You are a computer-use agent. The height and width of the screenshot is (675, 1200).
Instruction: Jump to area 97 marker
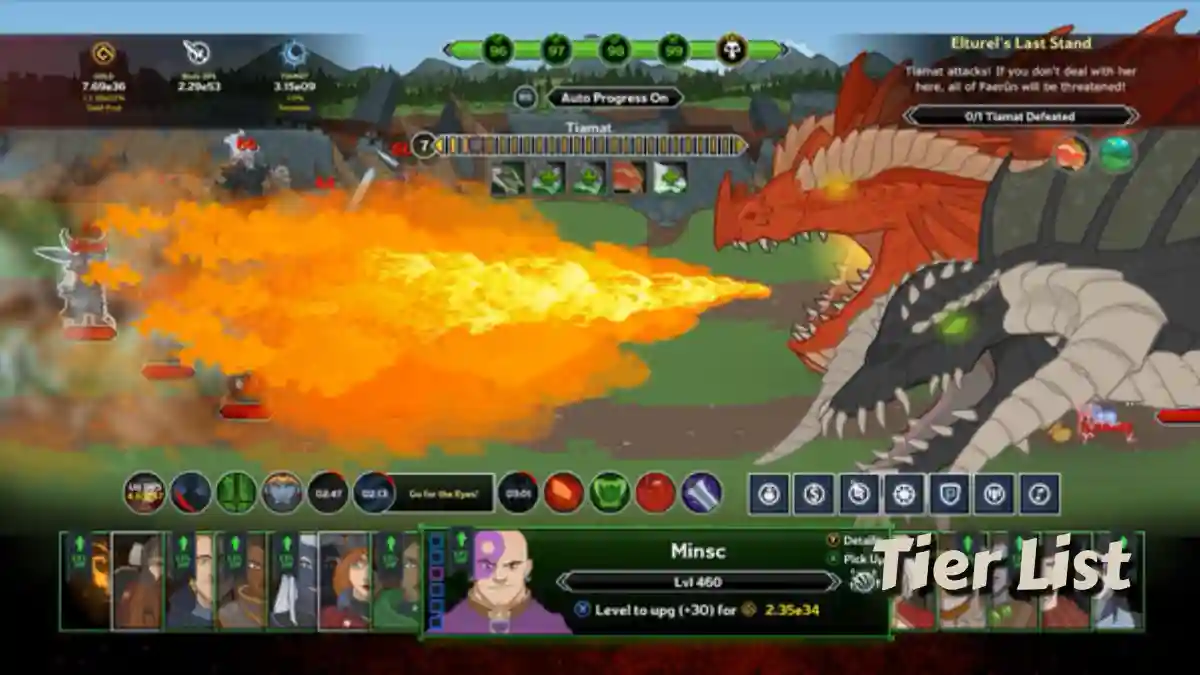(556, 49)
